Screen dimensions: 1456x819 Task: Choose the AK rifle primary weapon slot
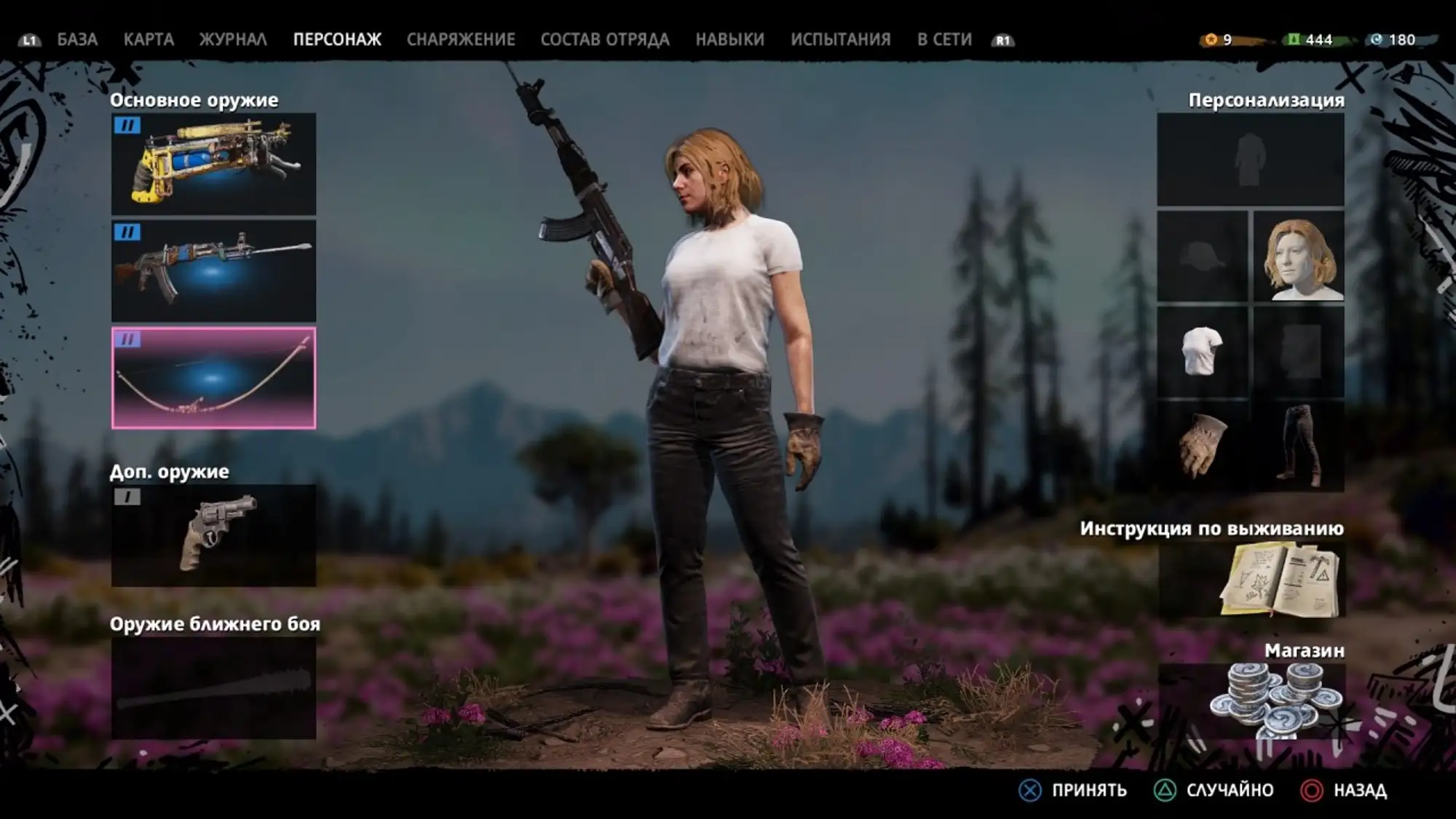[213, 271]
